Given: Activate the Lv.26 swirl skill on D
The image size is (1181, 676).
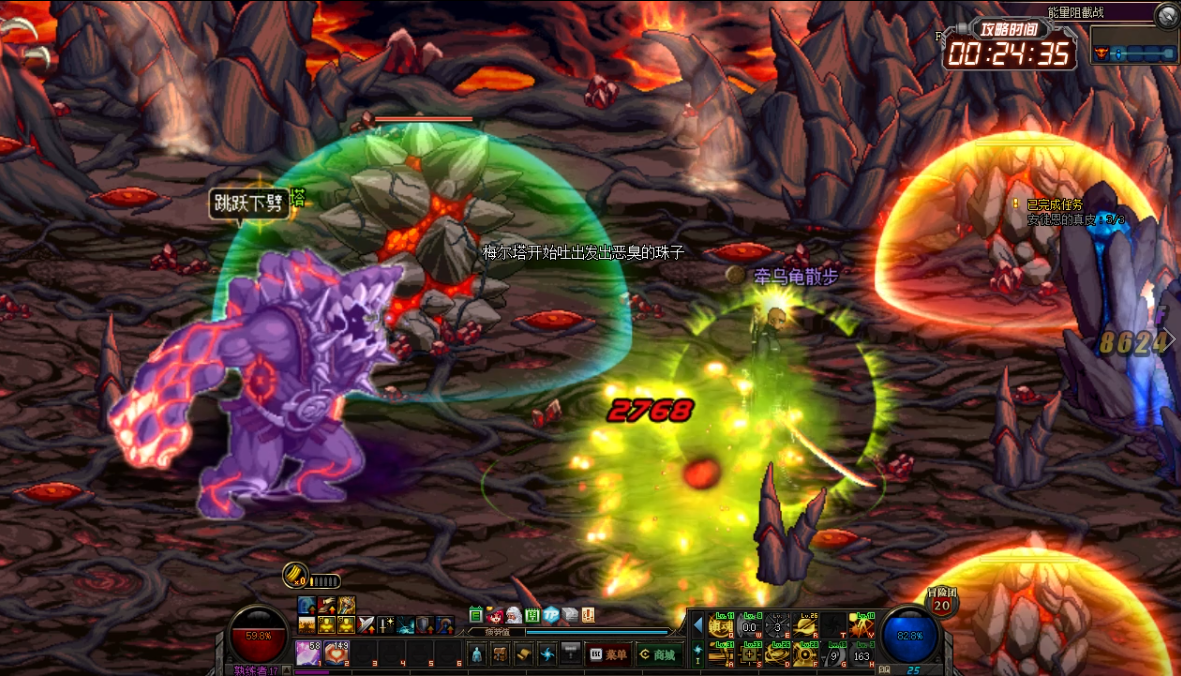Looking at the screenshot, I should click(777, 654).
